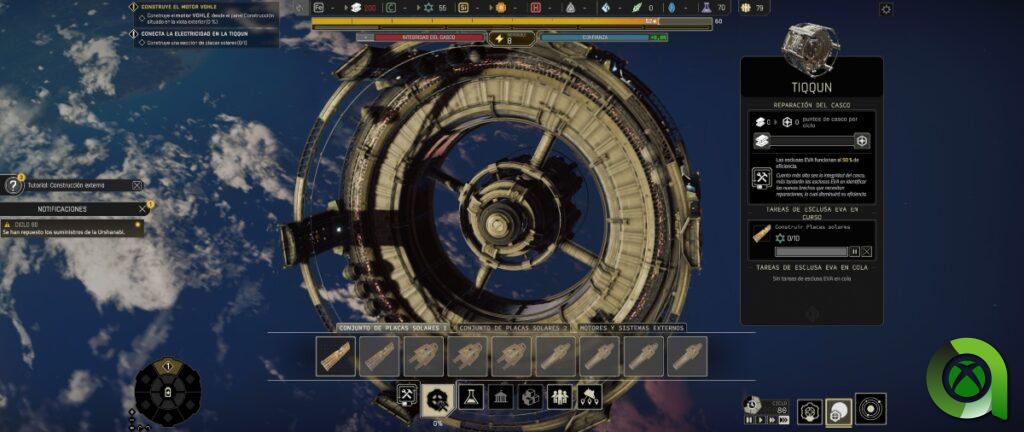This screenshot has width=1024, height=432.
Task: Close the Notificaciones panel
Action: coord(142,209)
